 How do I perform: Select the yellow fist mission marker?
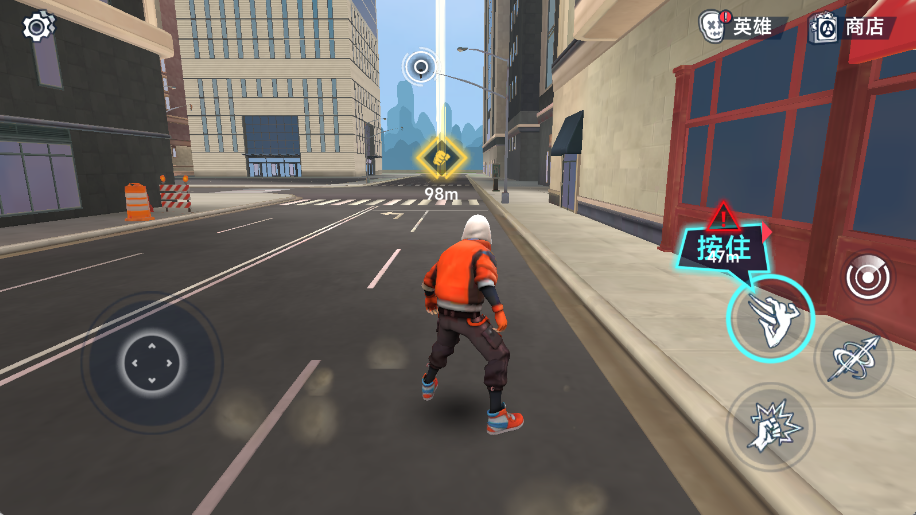tap(441, 158)
